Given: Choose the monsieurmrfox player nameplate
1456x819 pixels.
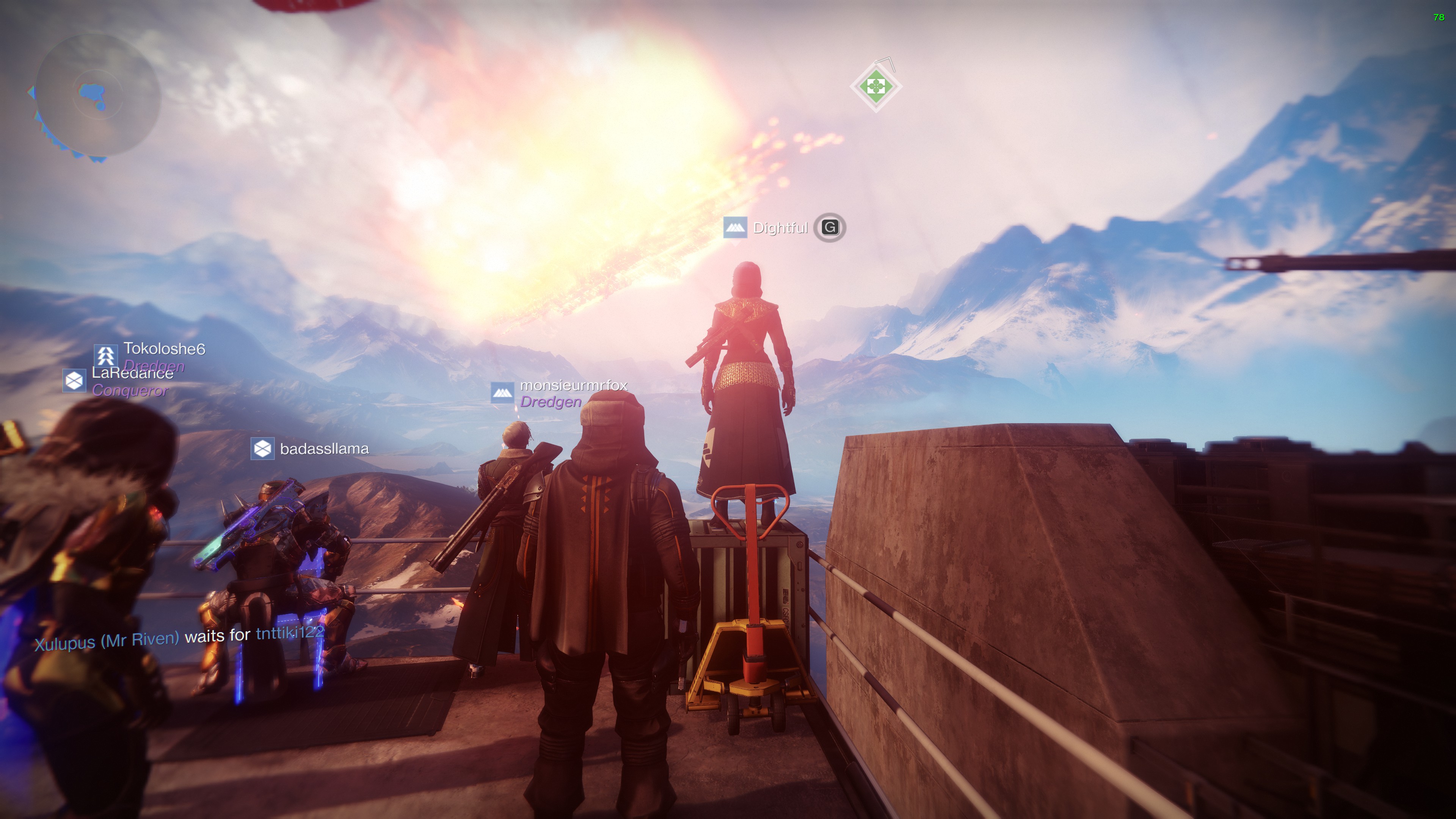Looking at the screenshot, I should pos(573,386).
